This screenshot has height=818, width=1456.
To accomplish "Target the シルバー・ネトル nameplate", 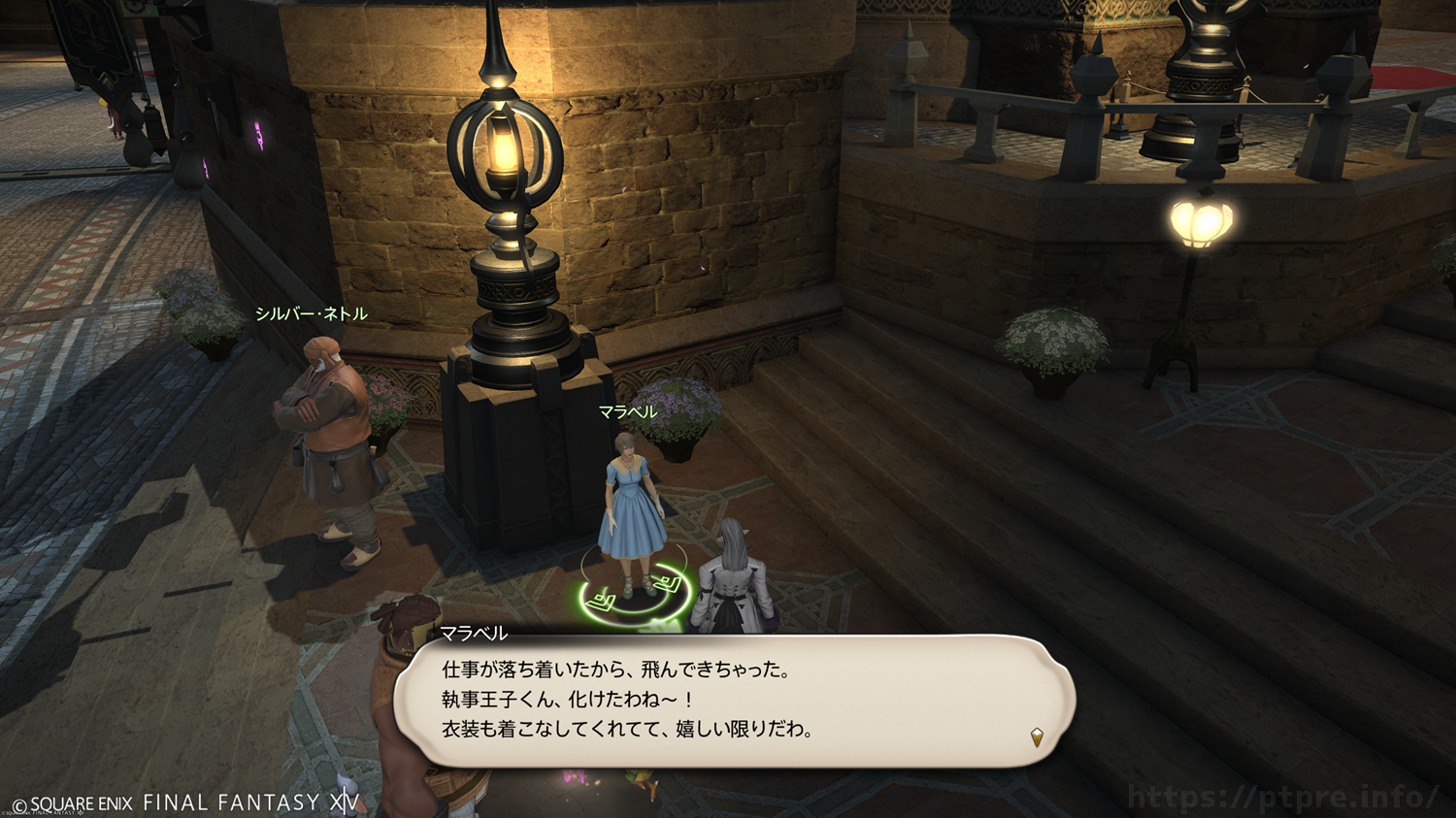I will click(312, 314).
